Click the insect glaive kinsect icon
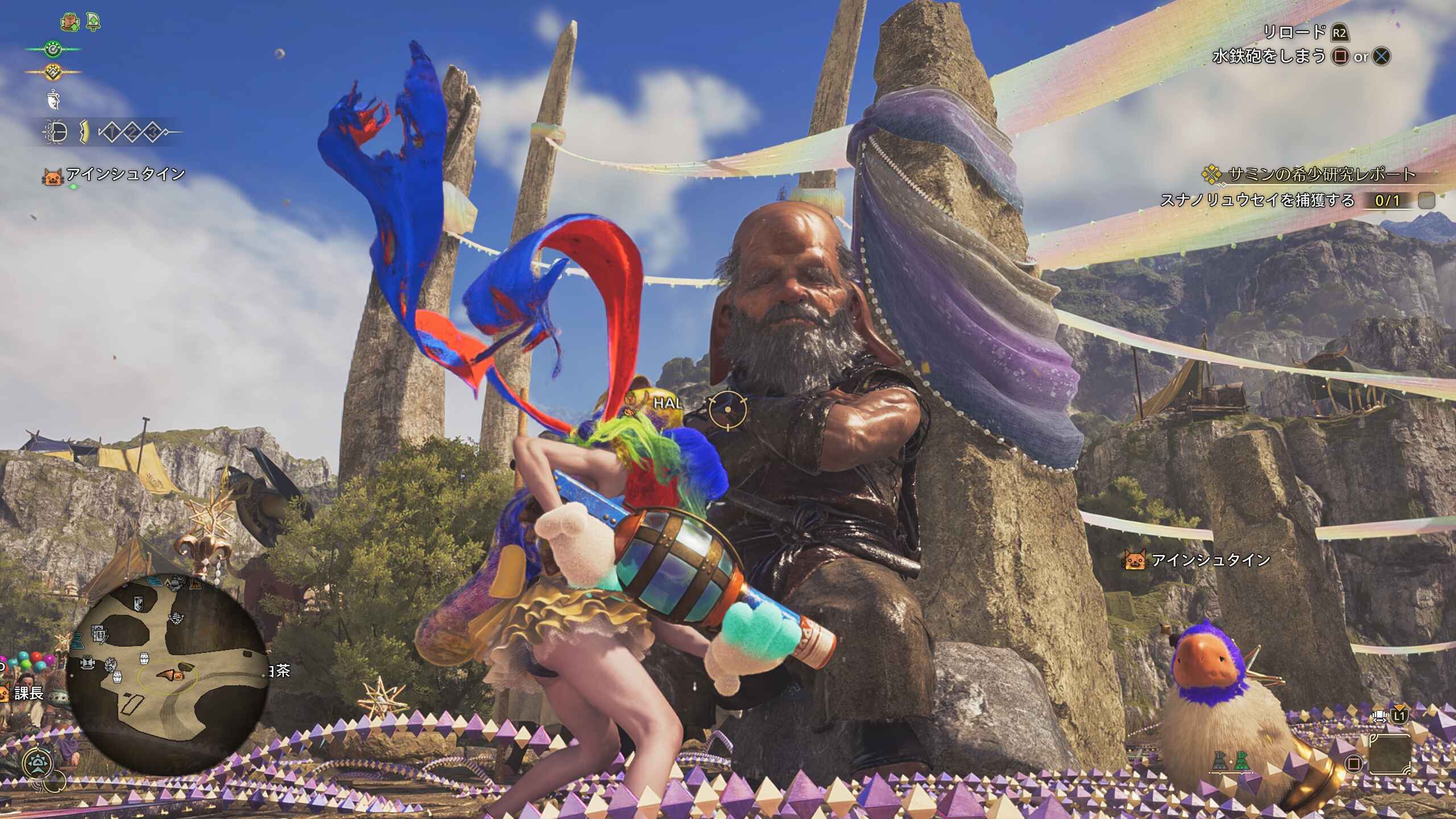 point(55,133)
